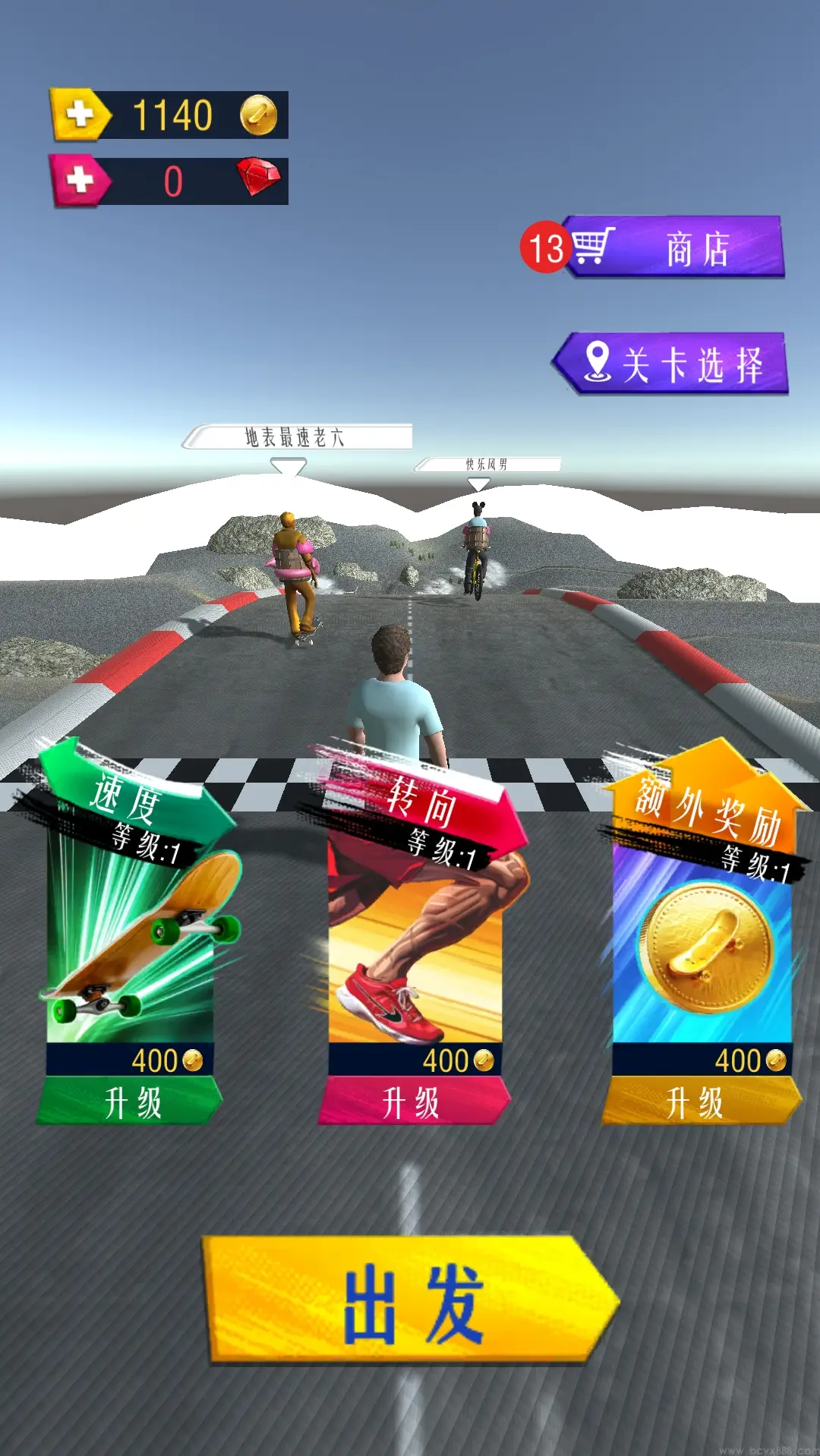The width and height of the screenshot is (820, 1456).
Task: Add more red gems with pink plus
Action: click(80, 181)
